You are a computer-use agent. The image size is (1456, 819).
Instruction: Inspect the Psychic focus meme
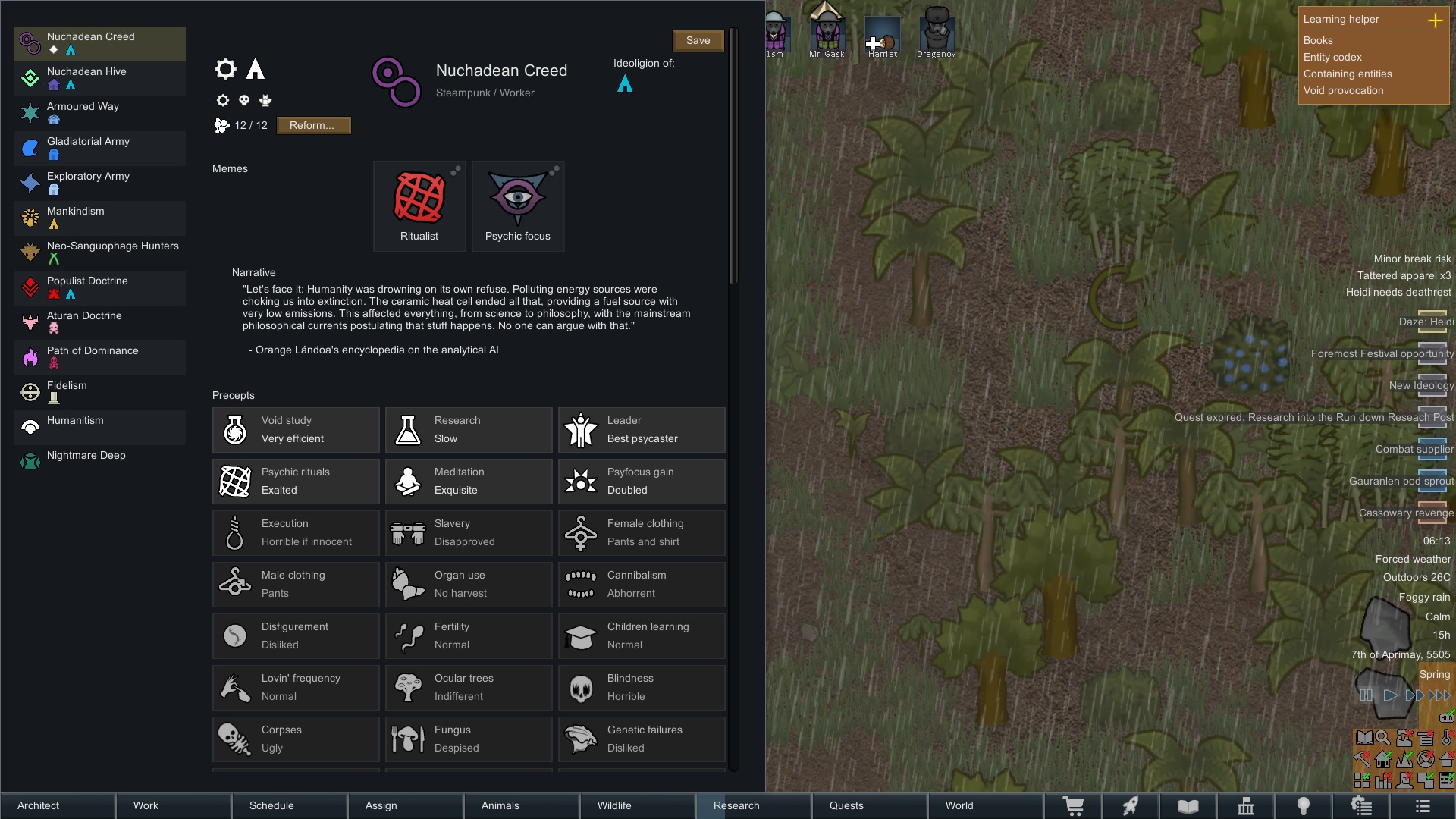pos(518,206)
